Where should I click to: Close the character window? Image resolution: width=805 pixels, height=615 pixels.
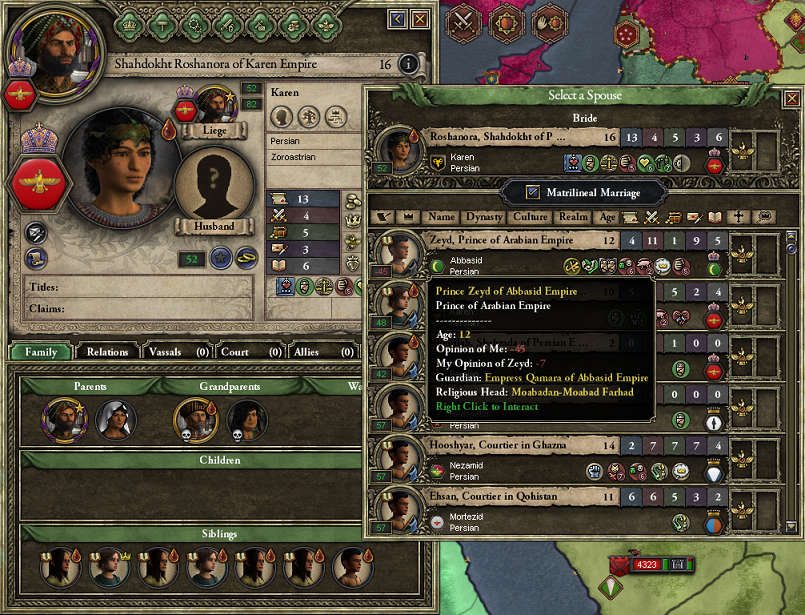[x=420, y=19]
